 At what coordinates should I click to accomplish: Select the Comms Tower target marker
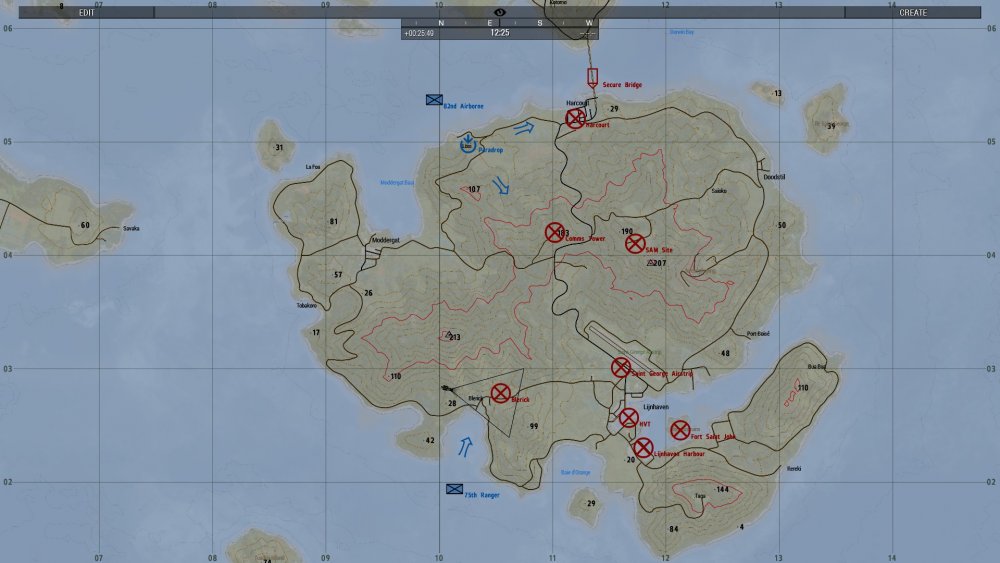click(x=555, y=232)
